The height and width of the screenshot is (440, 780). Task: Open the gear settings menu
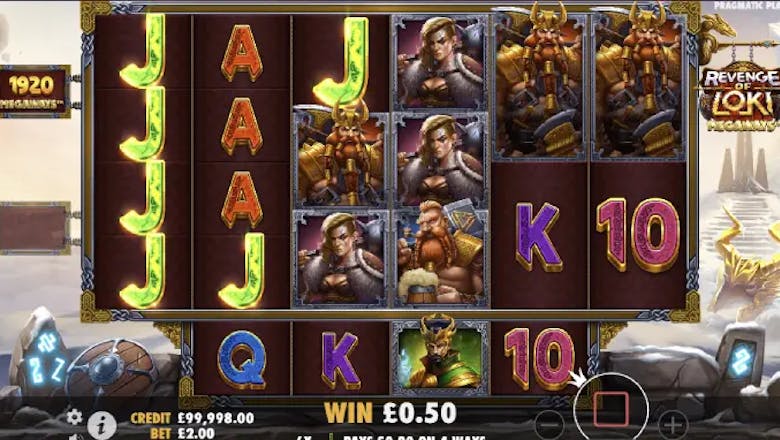[x=74, y=417]
